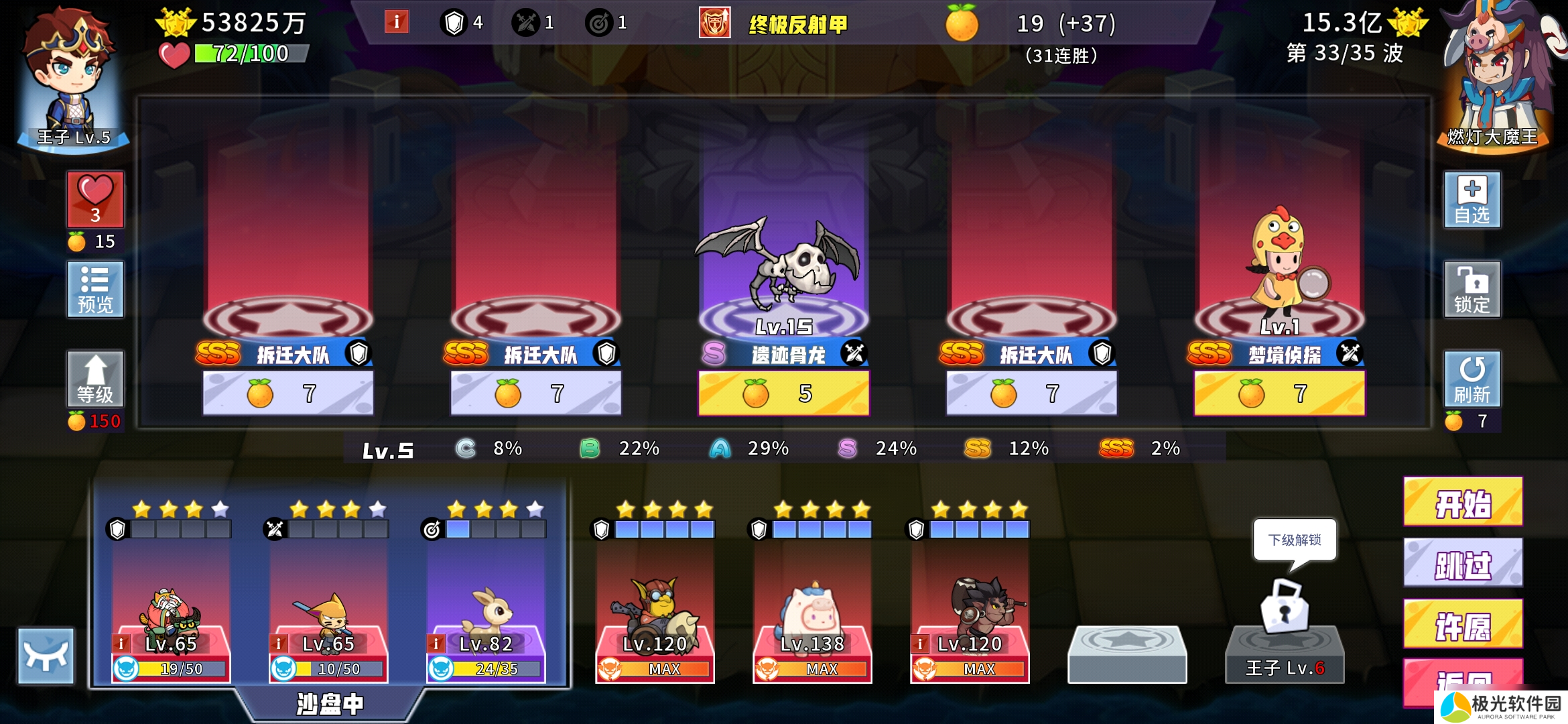Toggle the info badge on Lv.65 cat unit
This screenshot has width=1568, height=724.
pos(280,644)
